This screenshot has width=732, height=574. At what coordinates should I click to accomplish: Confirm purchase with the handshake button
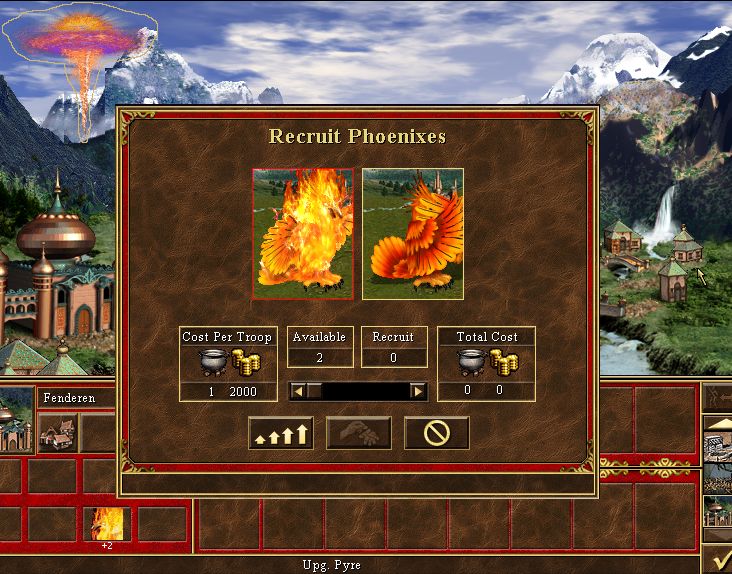pos(358,433)
